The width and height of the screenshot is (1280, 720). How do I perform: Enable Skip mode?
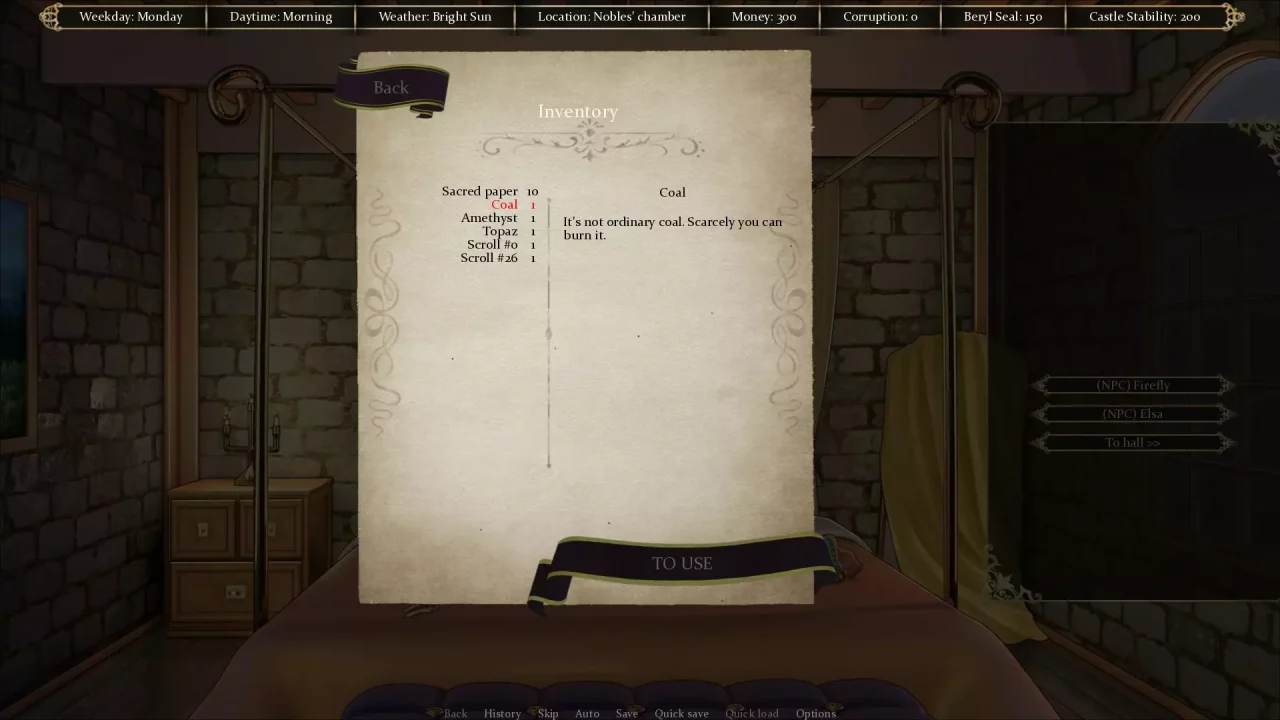pyautogui.click(x=547, y=713)
